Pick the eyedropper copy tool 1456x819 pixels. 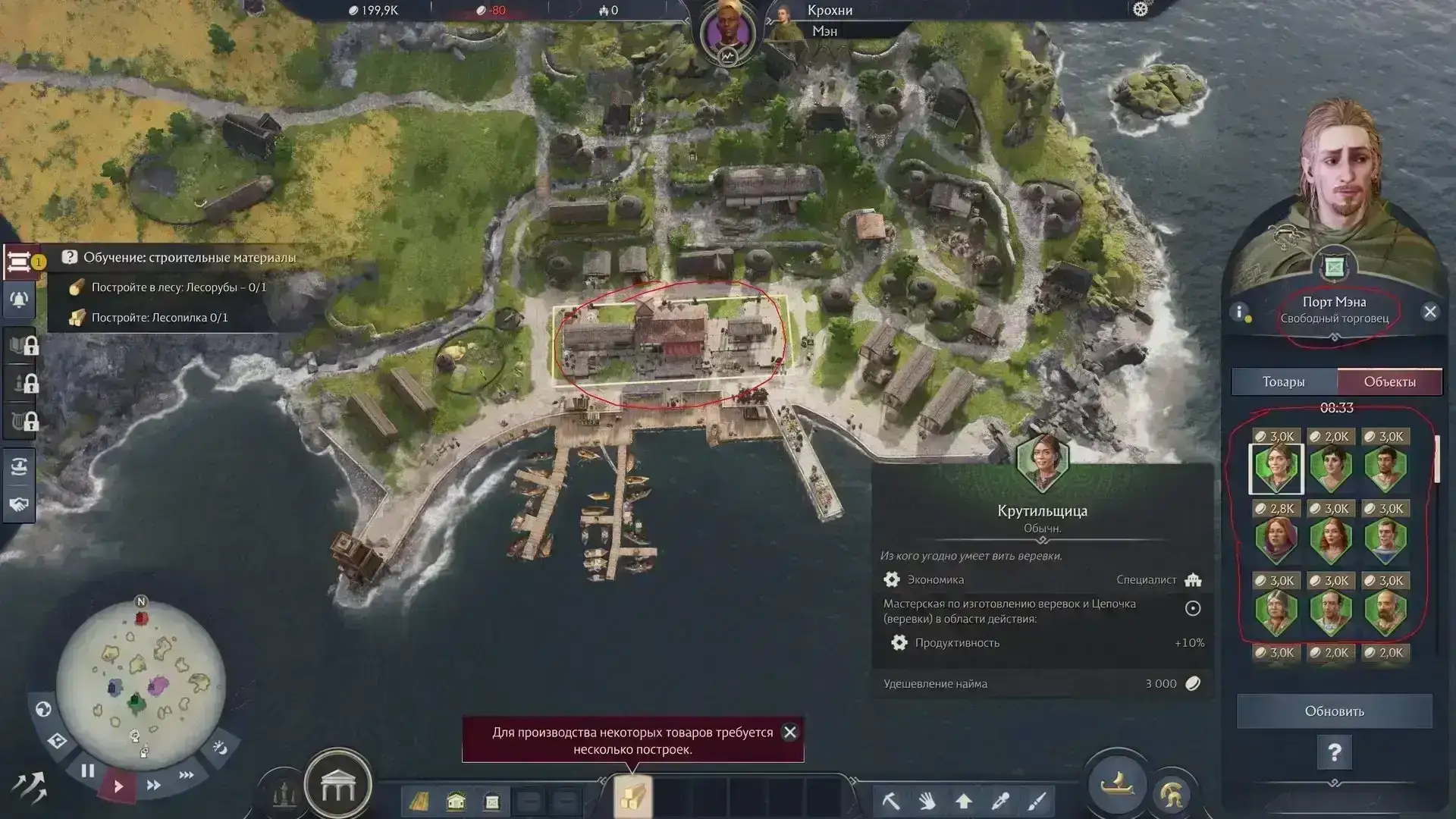[1000, 800]
